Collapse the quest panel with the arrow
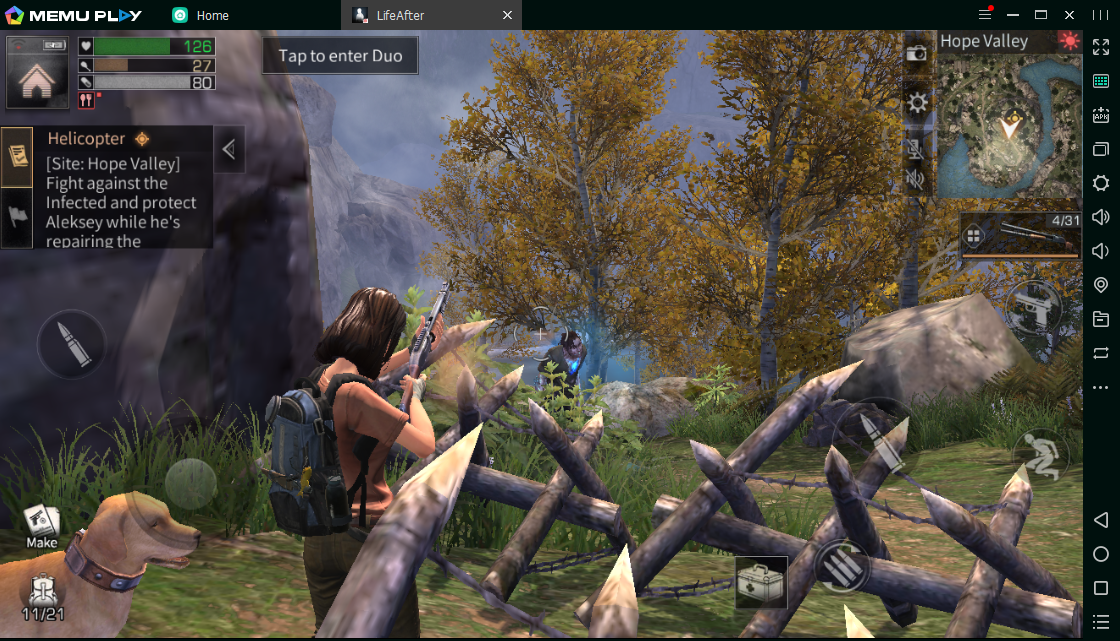This screenshot has height=641, width=1120. [x=229, y=150]
